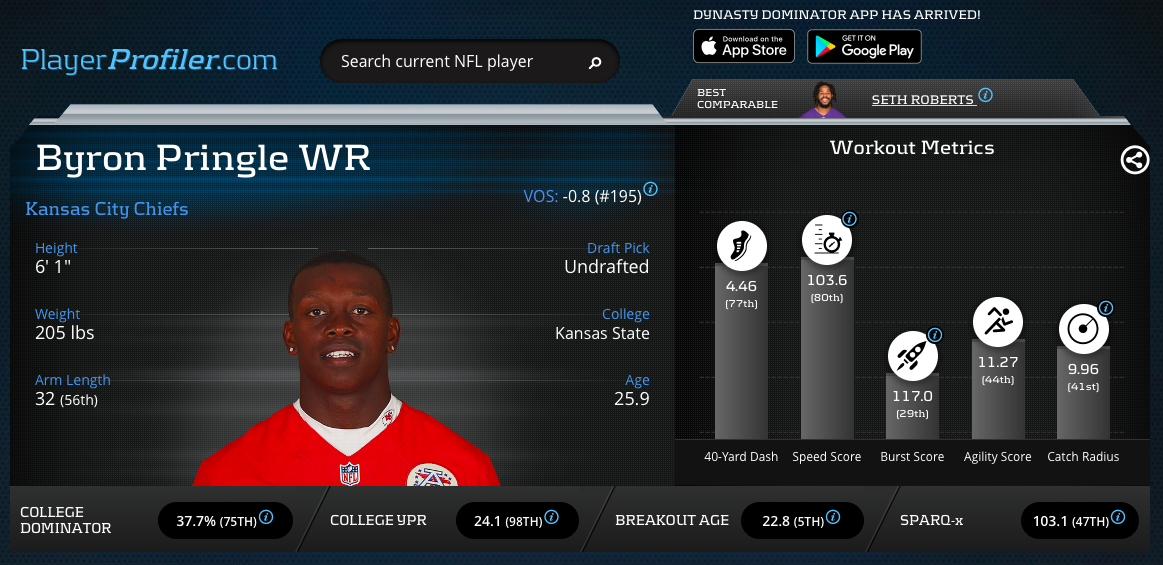Show SPARQ-x info icon
Screen dimensions: 1163x565
pos(1118,518)
